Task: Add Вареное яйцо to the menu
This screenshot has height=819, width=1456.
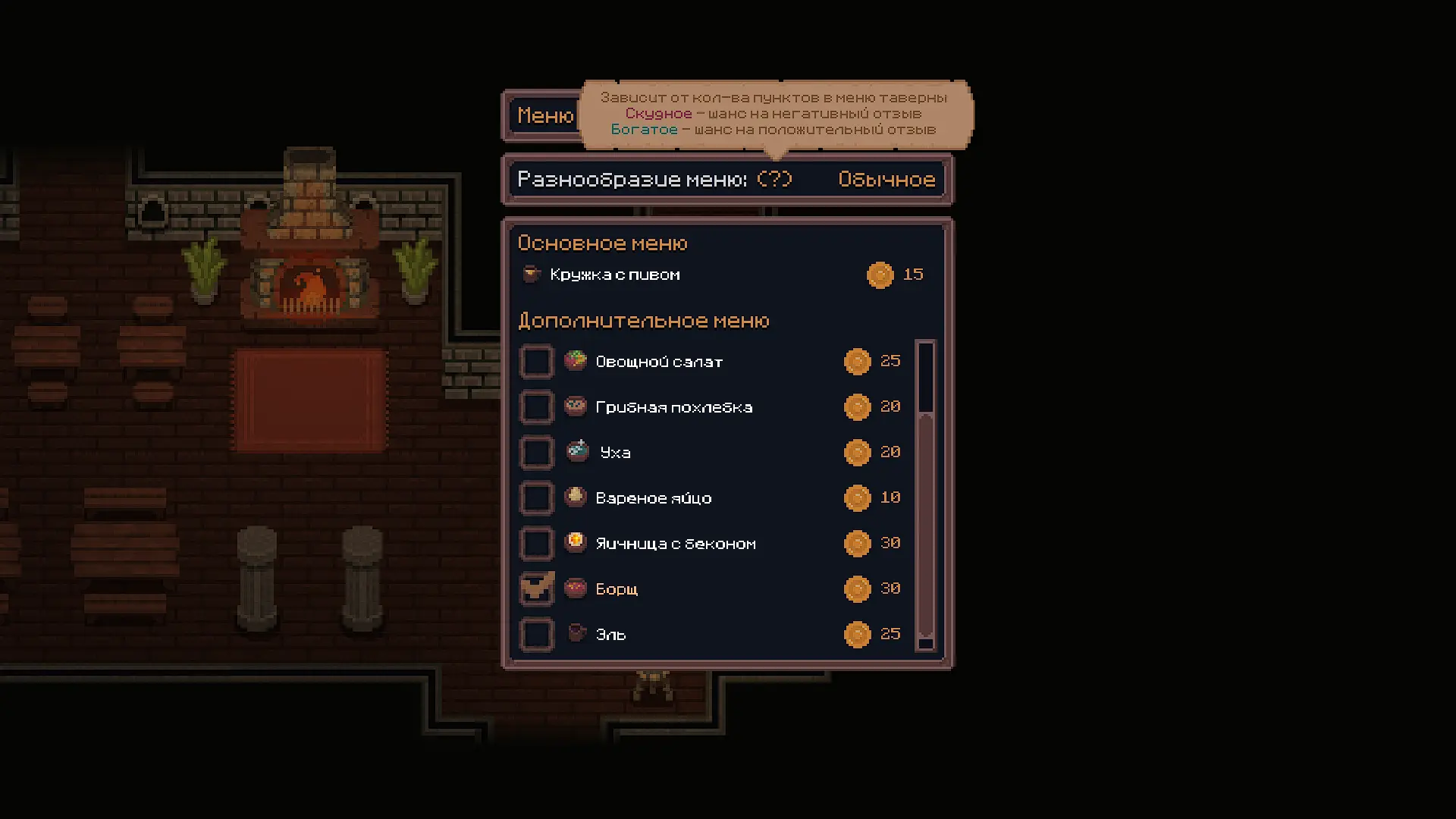Action: [x=536, y=498]
